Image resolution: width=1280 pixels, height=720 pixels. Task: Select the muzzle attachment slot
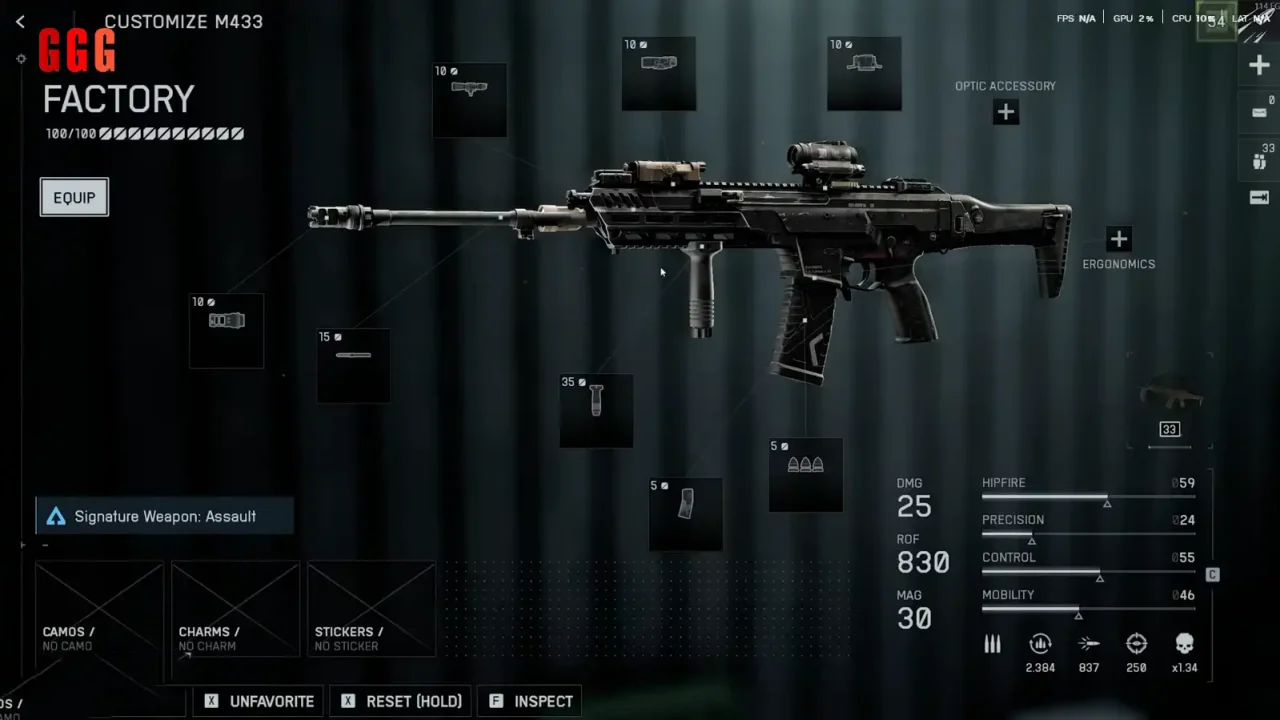pyautogui.click(x=227, y=329)
